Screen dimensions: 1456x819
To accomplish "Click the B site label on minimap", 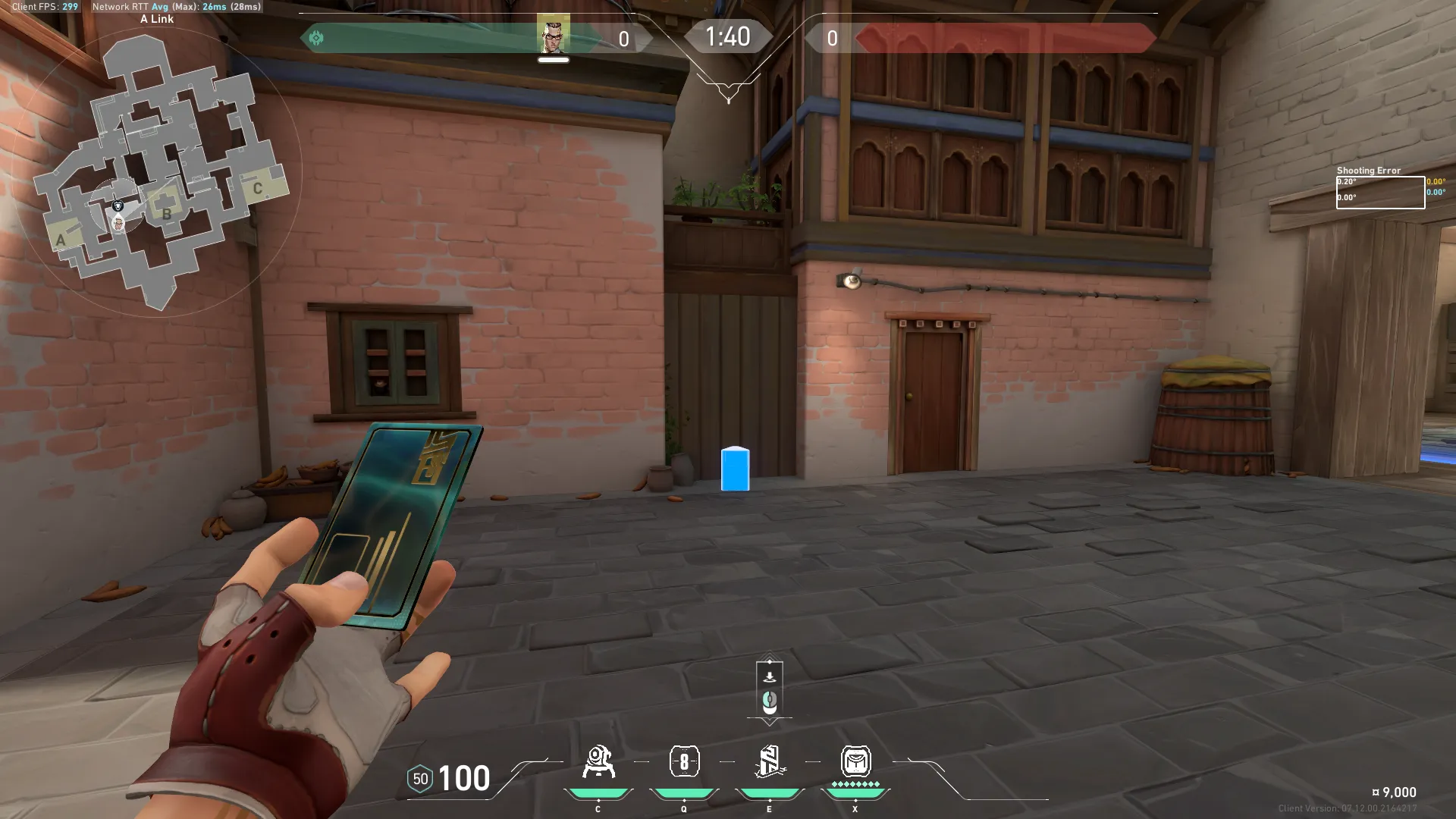I will pyautogui.click(x=167, y=214).
